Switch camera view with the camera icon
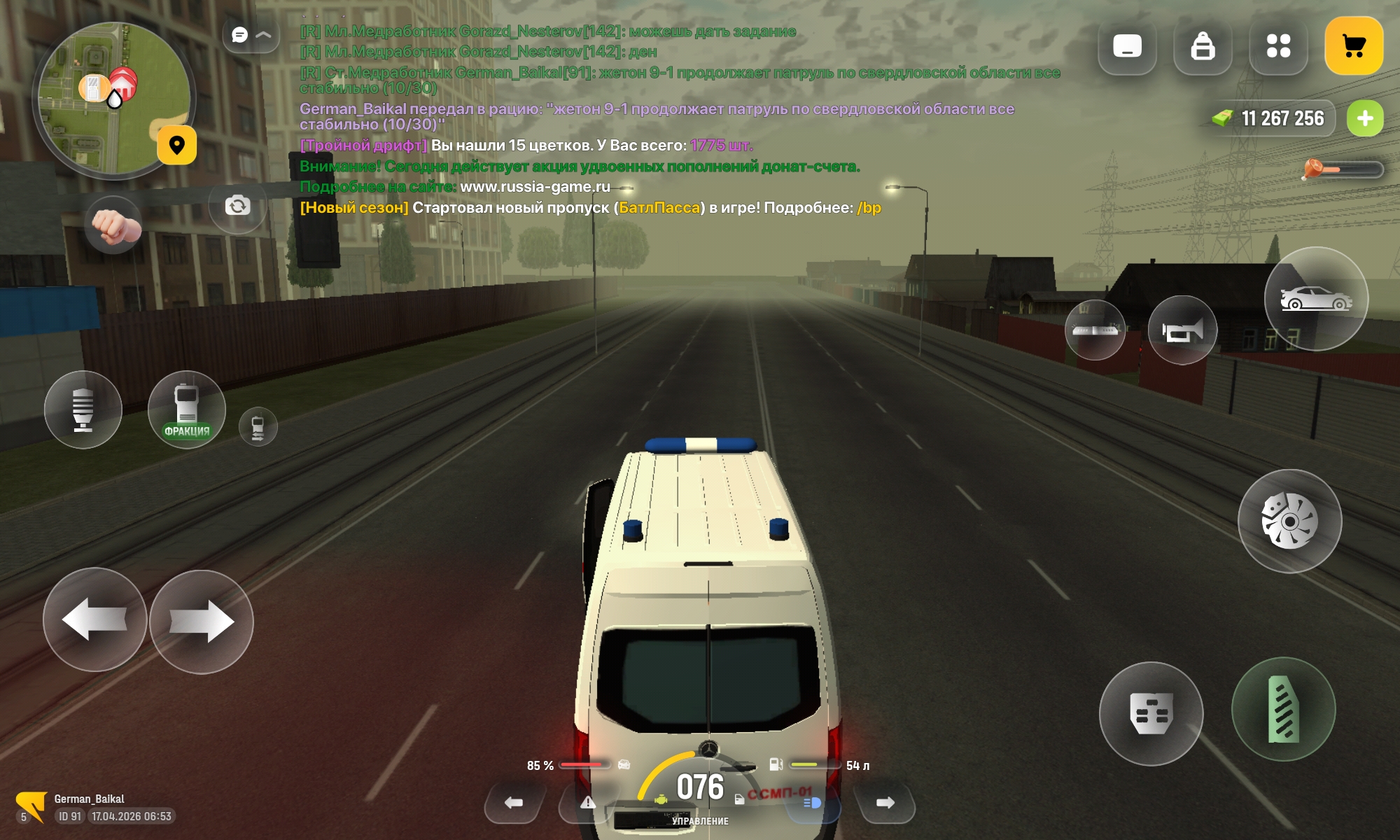Screen dimensions: 1400x840 pyautogui.click(x=237, y=206)
